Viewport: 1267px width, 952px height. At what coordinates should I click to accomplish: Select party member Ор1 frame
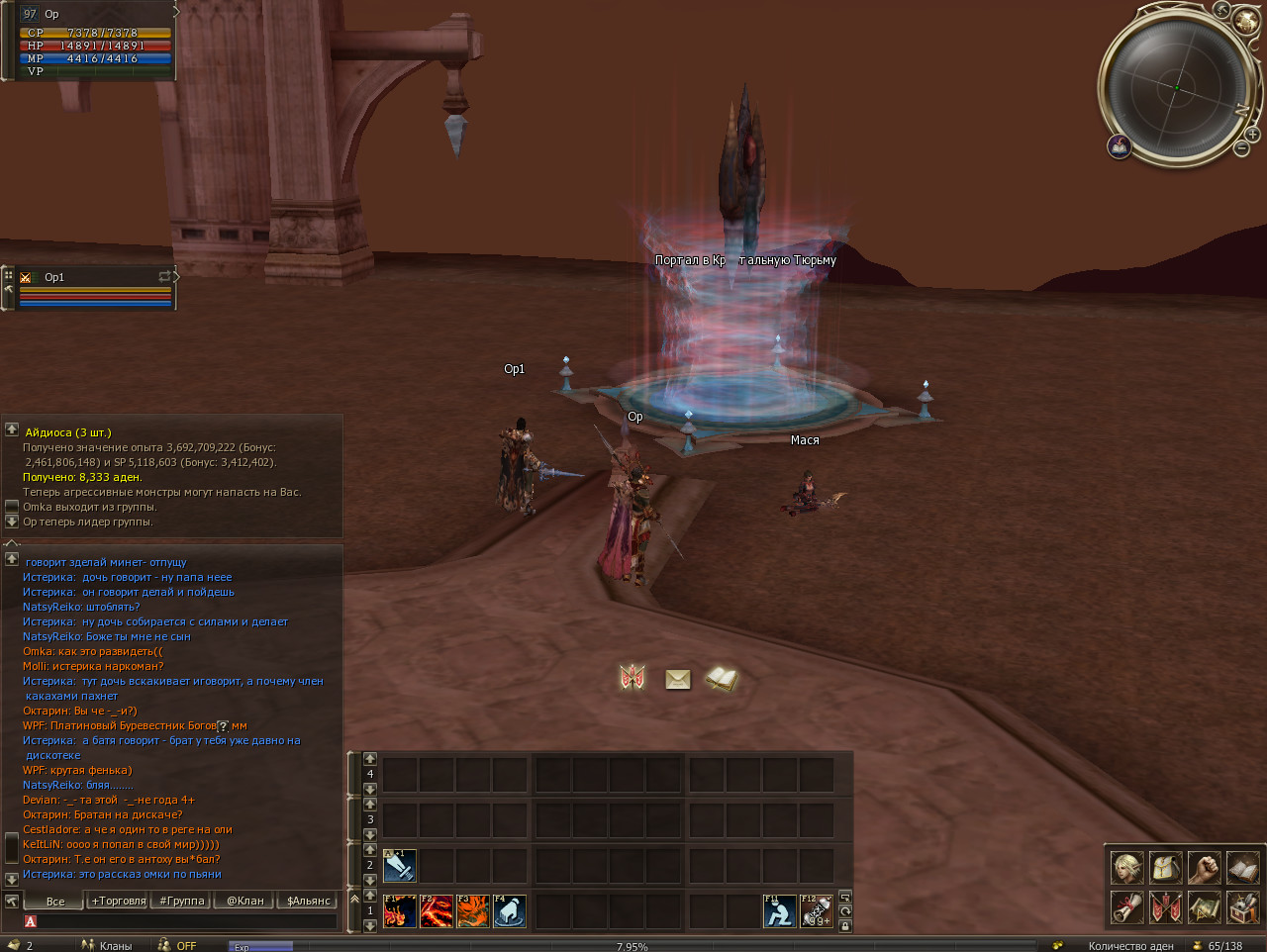[x=95, y=288]
